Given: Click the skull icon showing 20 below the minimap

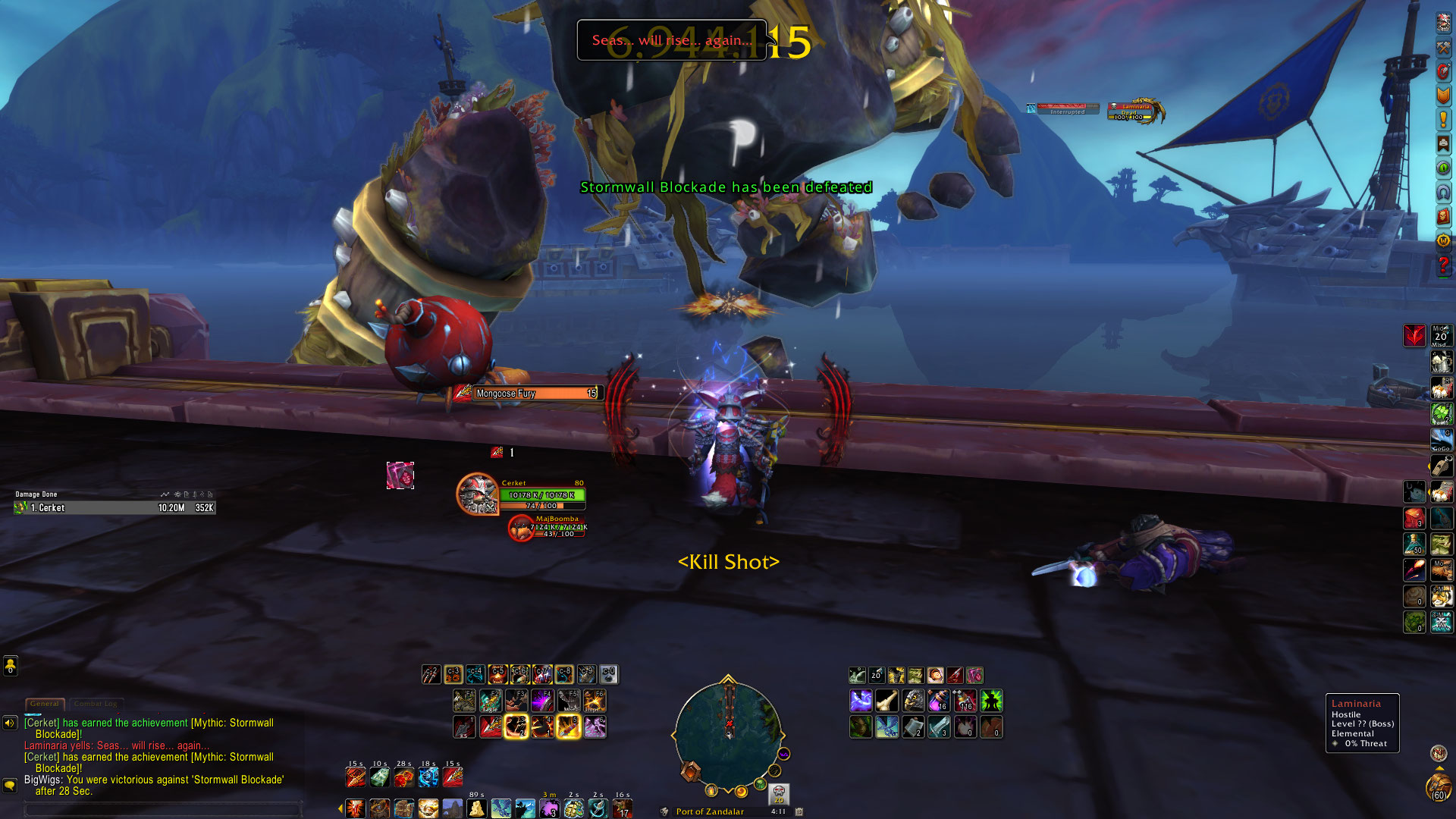Looking at the screenshot, I should (779, 794).
